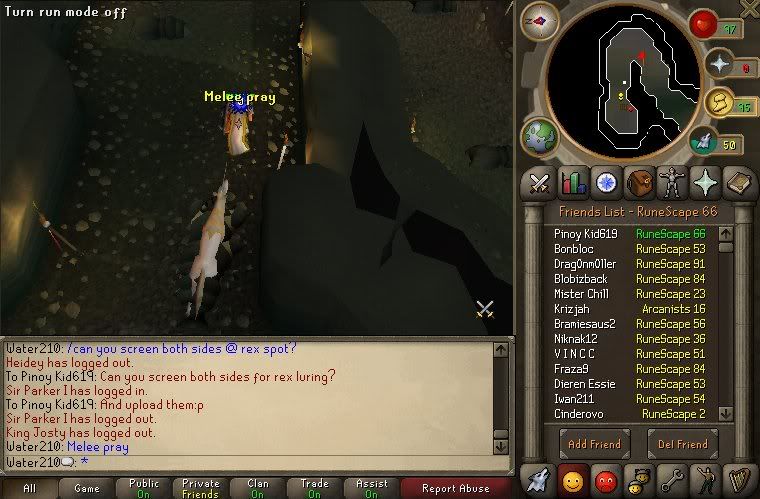Image resolution: width=760 pixels, height=499 pixels.
Task: Select Pinoy Kid619 in the friends list
Action: (586, 233)
